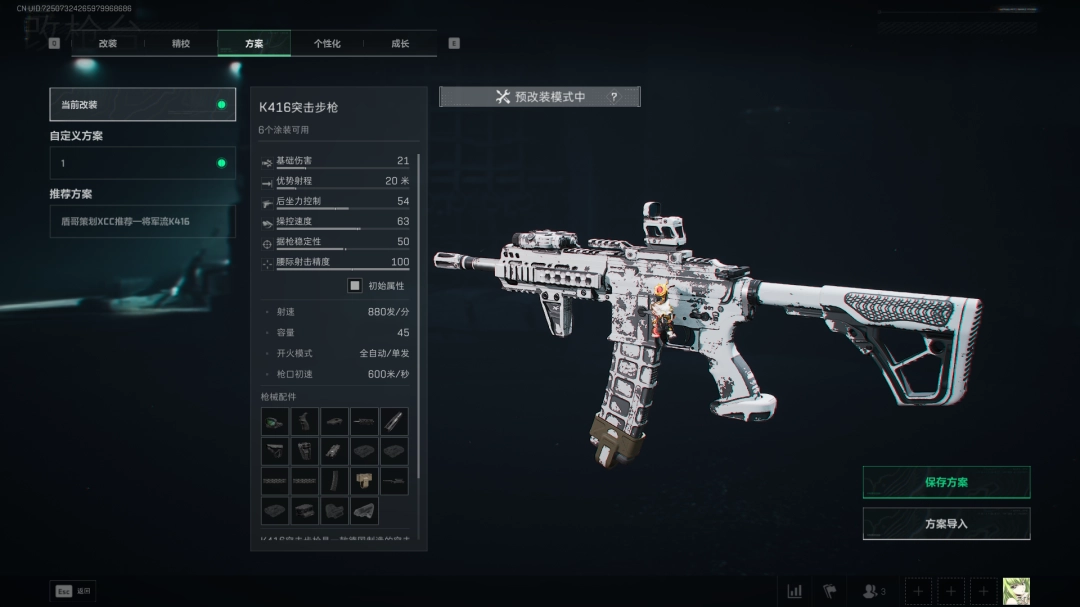Viewport: 1080px width, 607px height.
Task: Click the green-haired player avatar
Action: pyautogui.click(x=1016, y=591)
